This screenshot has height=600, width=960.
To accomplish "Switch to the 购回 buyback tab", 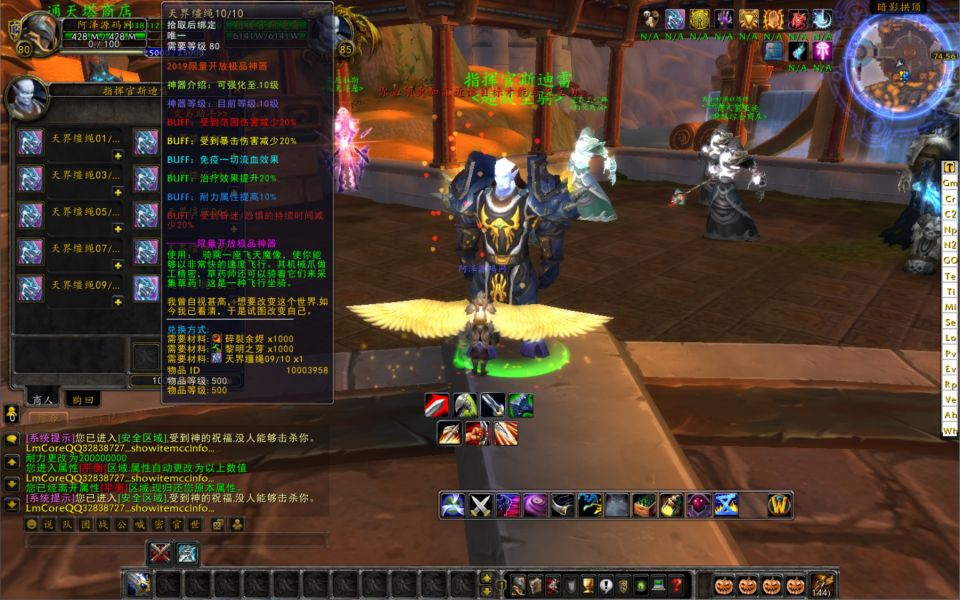I will 82,398.
